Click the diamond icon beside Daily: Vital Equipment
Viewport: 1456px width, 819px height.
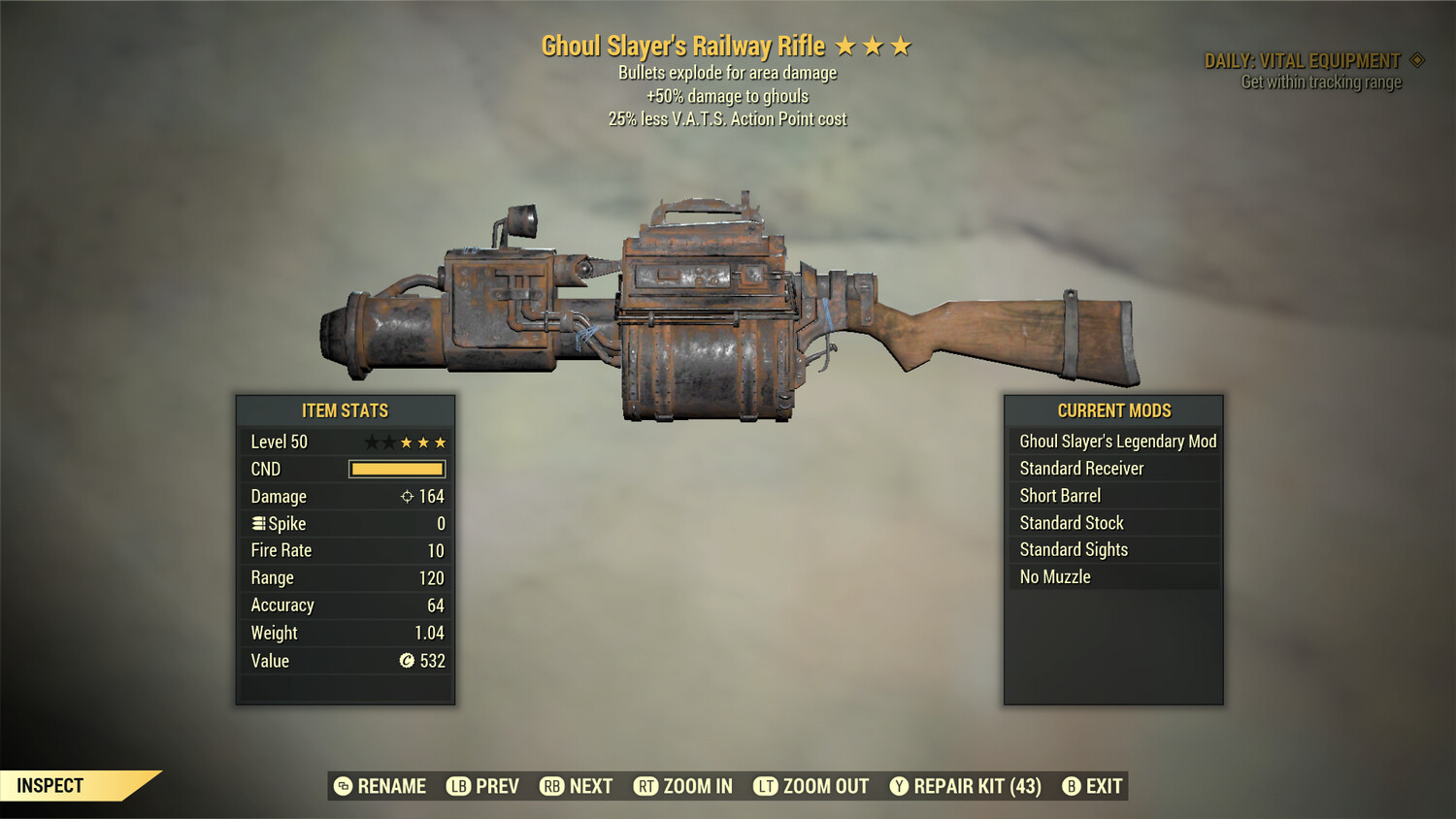[x=1415, y=59]
